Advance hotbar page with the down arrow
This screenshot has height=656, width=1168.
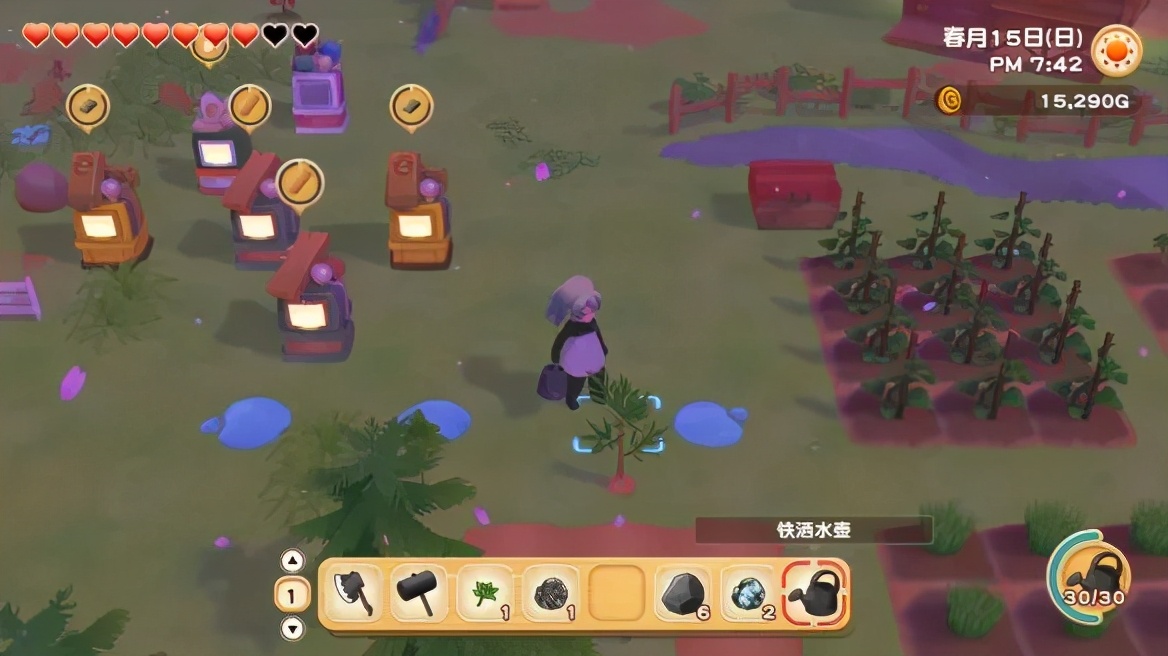[x=292, y=629]
